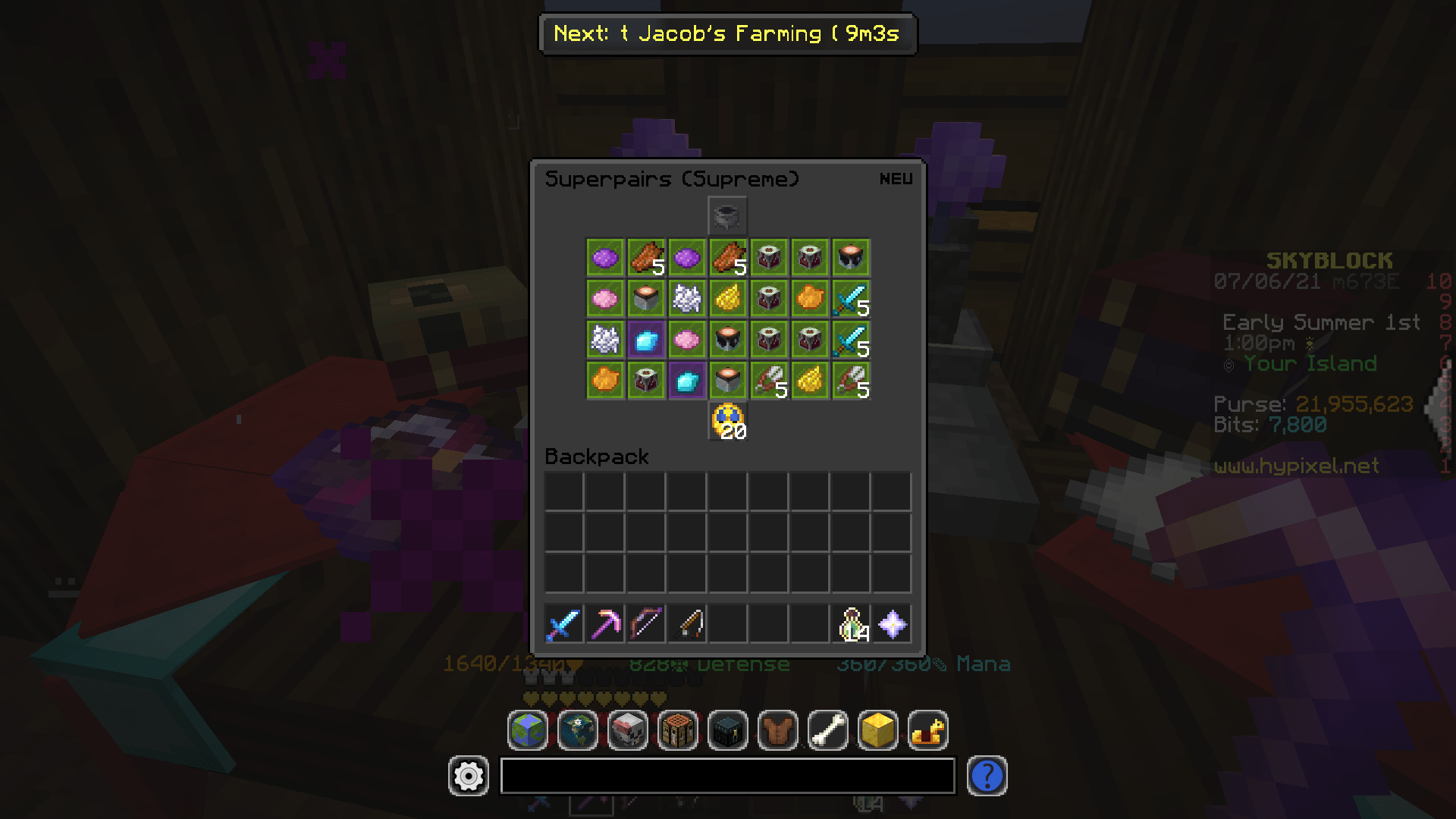Open the blue question mark help menu

coord(987,776)
